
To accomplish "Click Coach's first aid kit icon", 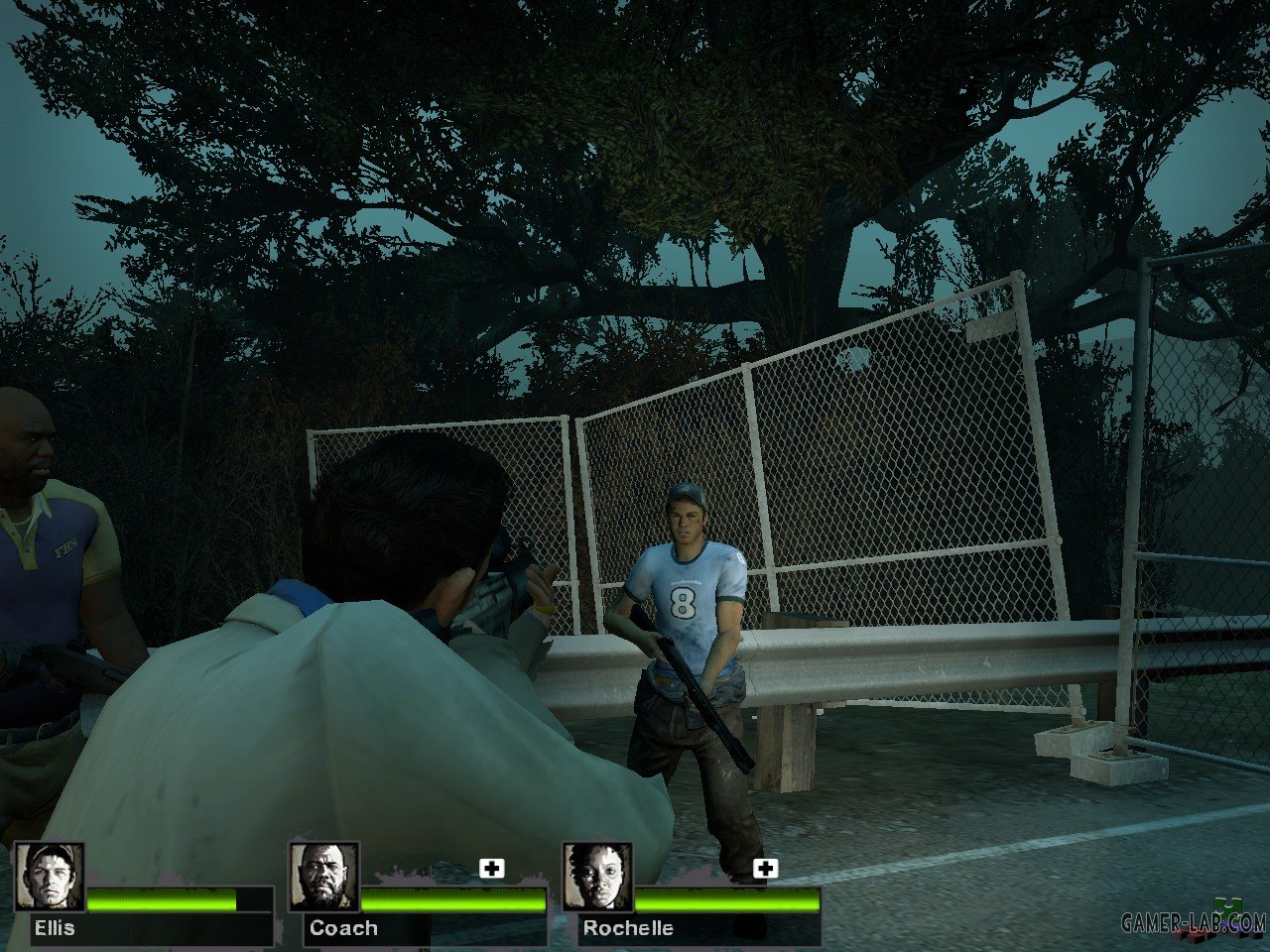I will coord(491,869).
